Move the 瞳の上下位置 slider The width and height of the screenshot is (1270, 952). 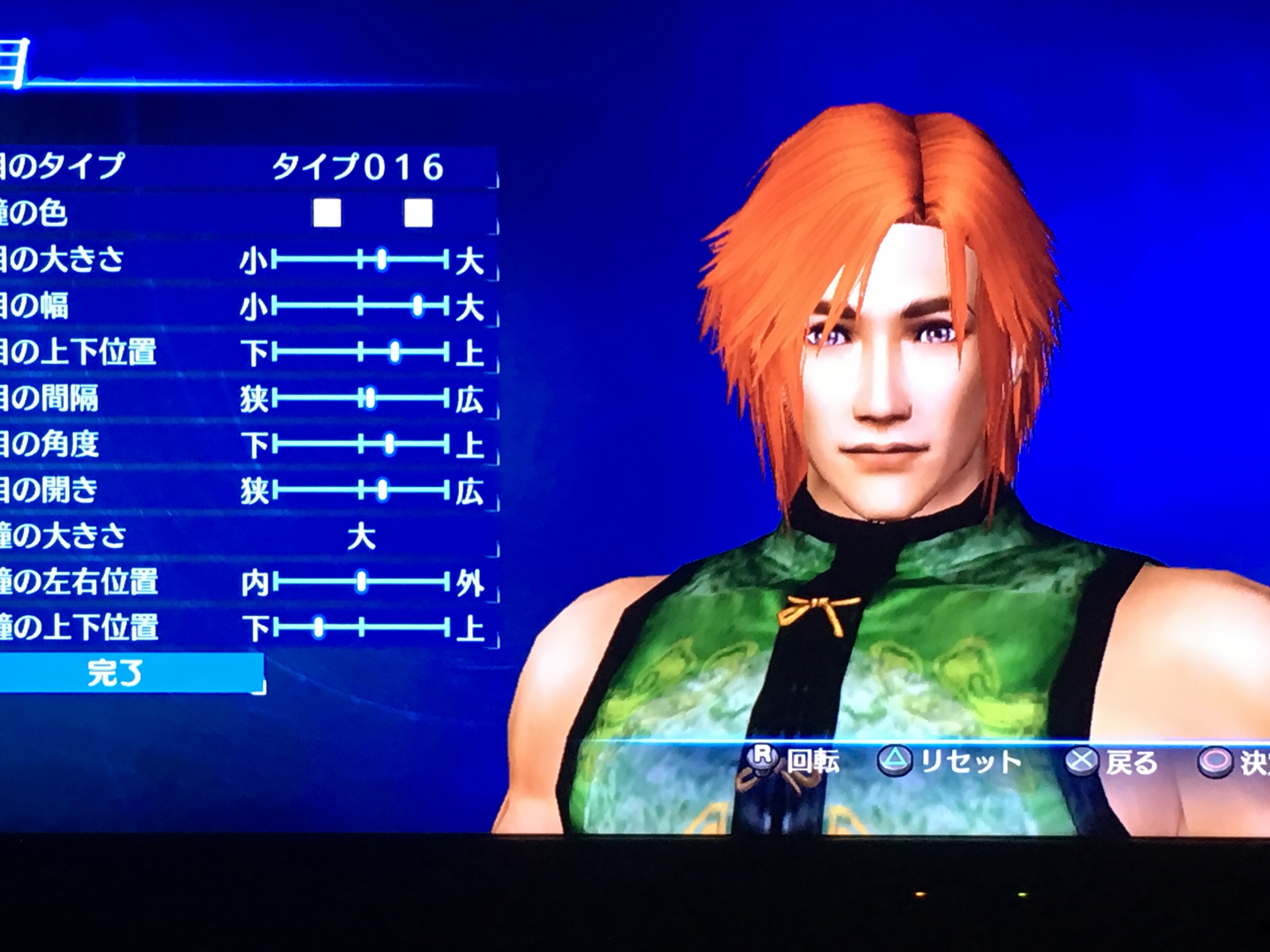319,628
